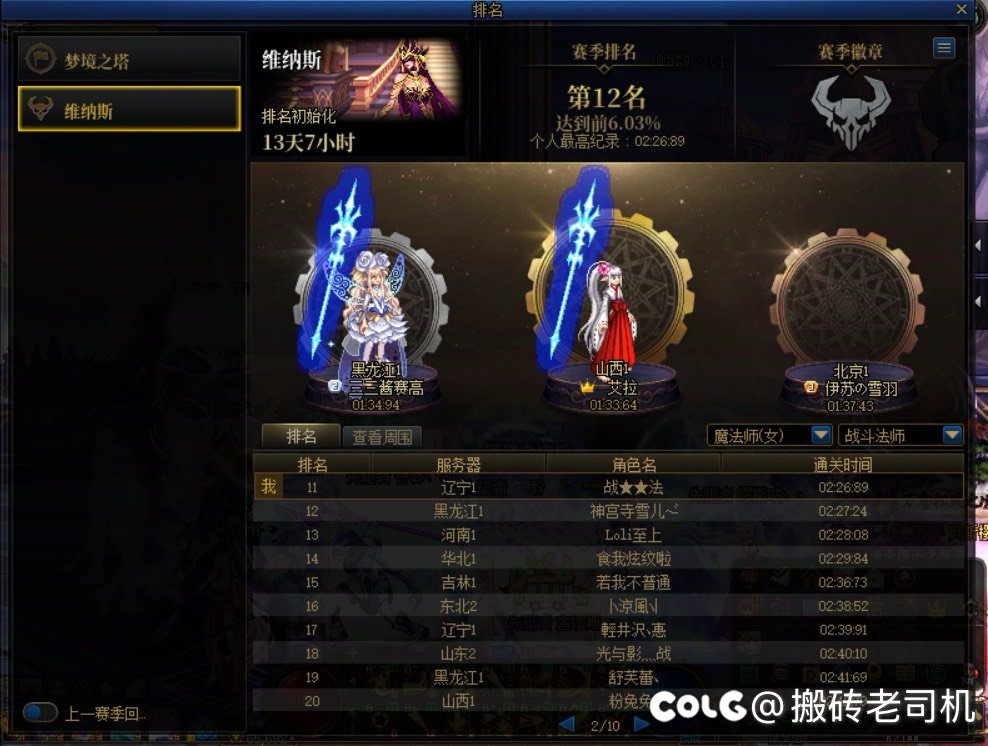Image resolution: width=988 pixels, height=746 pixels.
Task: Select the 梦境之塔 ranking category
Action: pyautogui.click(x=130, y=60)
